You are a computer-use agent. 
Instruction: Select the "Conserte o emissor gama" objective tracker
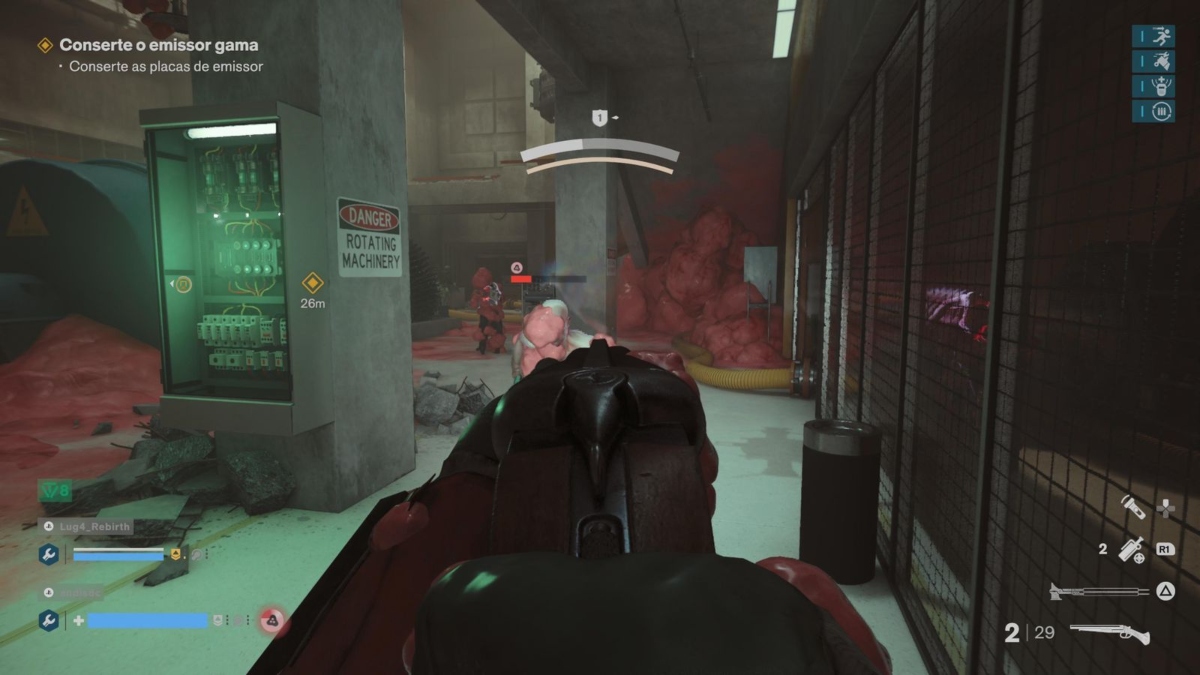158,45
